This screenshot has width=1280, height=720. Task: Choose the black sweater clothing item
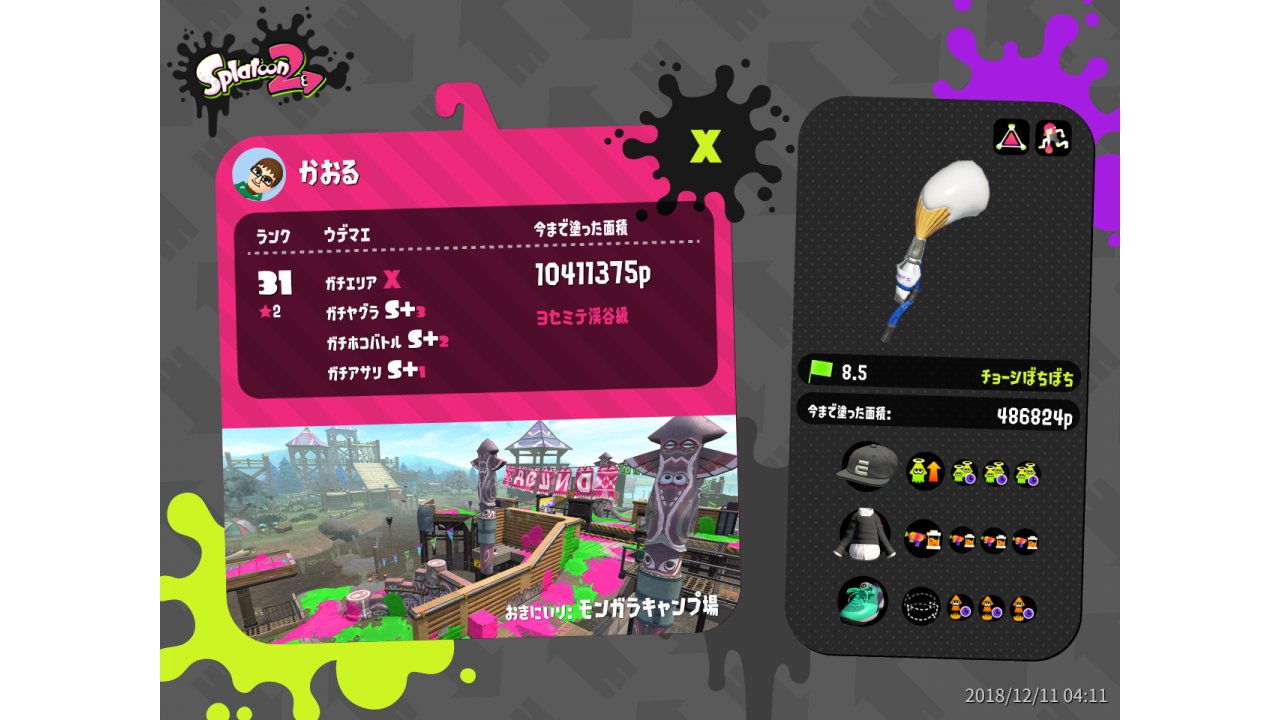tap(862, 534)
